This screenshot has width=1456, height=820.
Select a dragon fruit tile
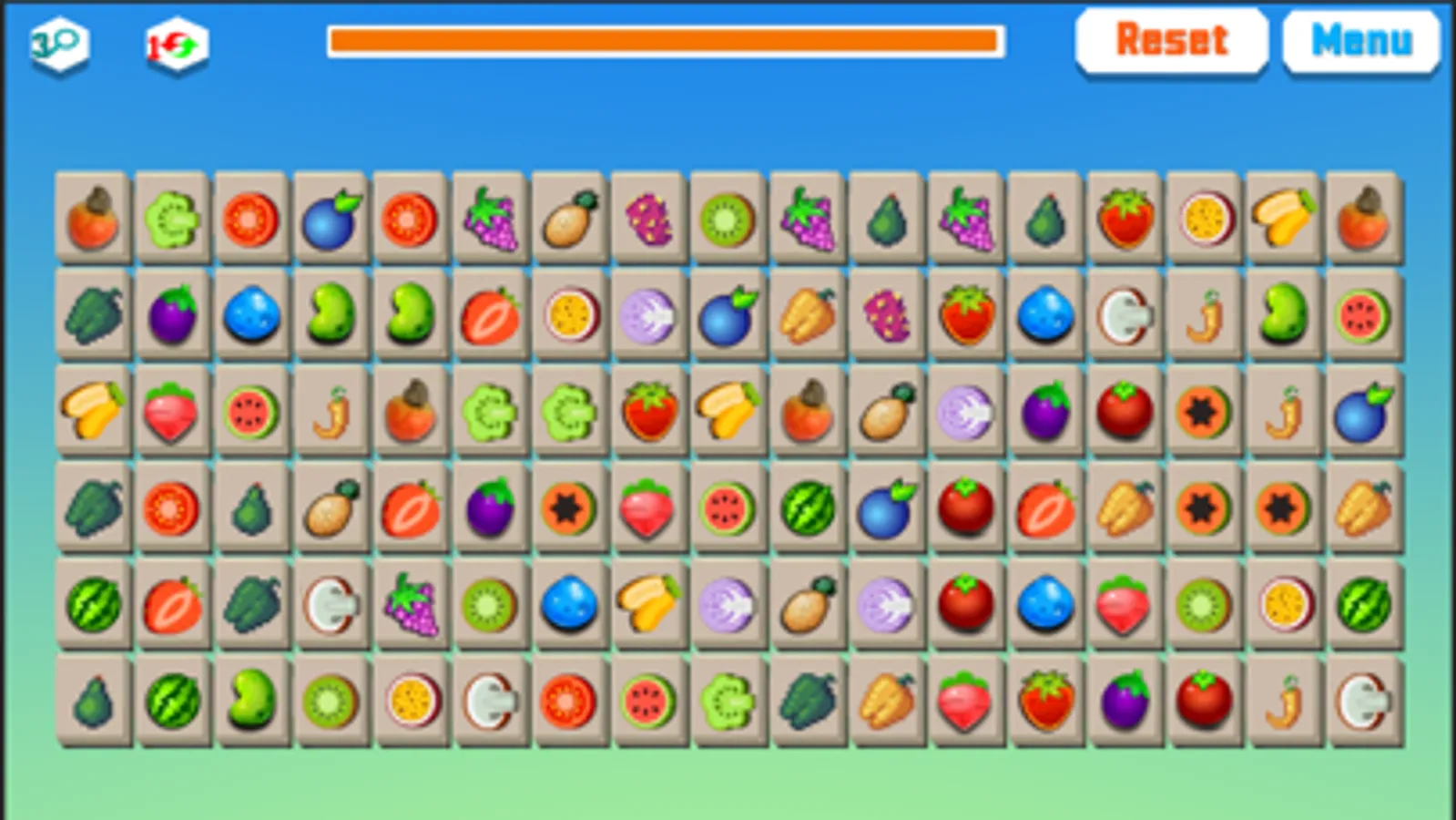click(647, 219)
